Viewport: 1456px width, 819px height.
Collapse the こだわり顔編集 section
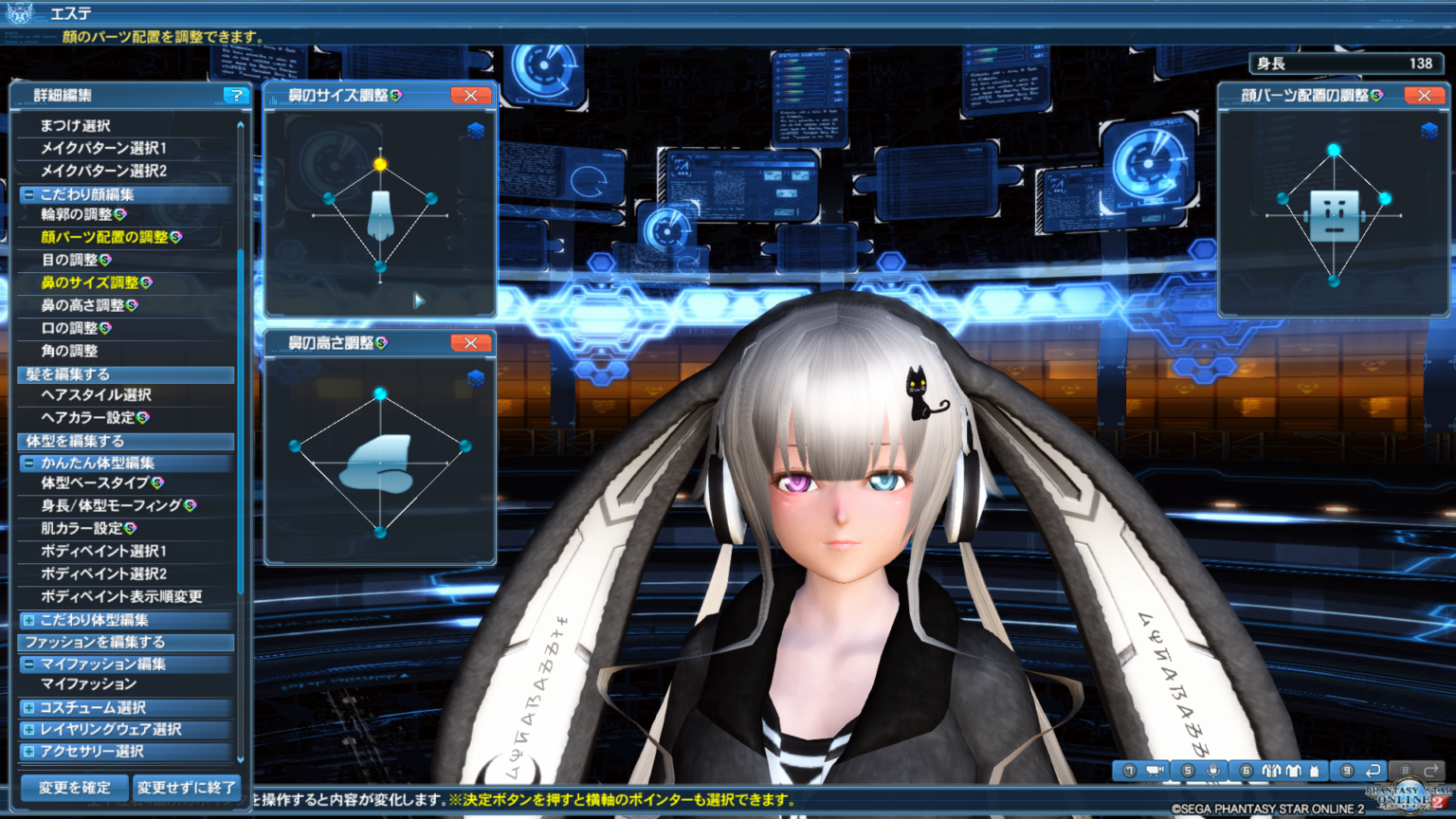[x=28, y=194]
